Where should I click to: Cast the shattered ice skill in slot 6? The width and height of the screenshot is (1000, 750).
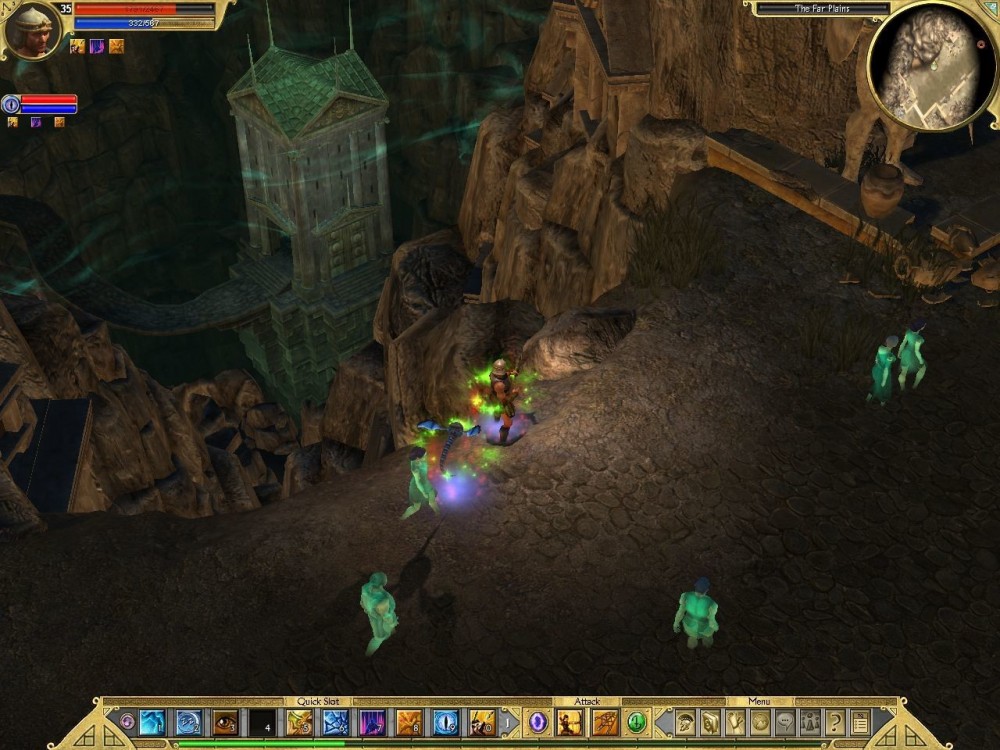pyautogui.click(x=335, y=722)
